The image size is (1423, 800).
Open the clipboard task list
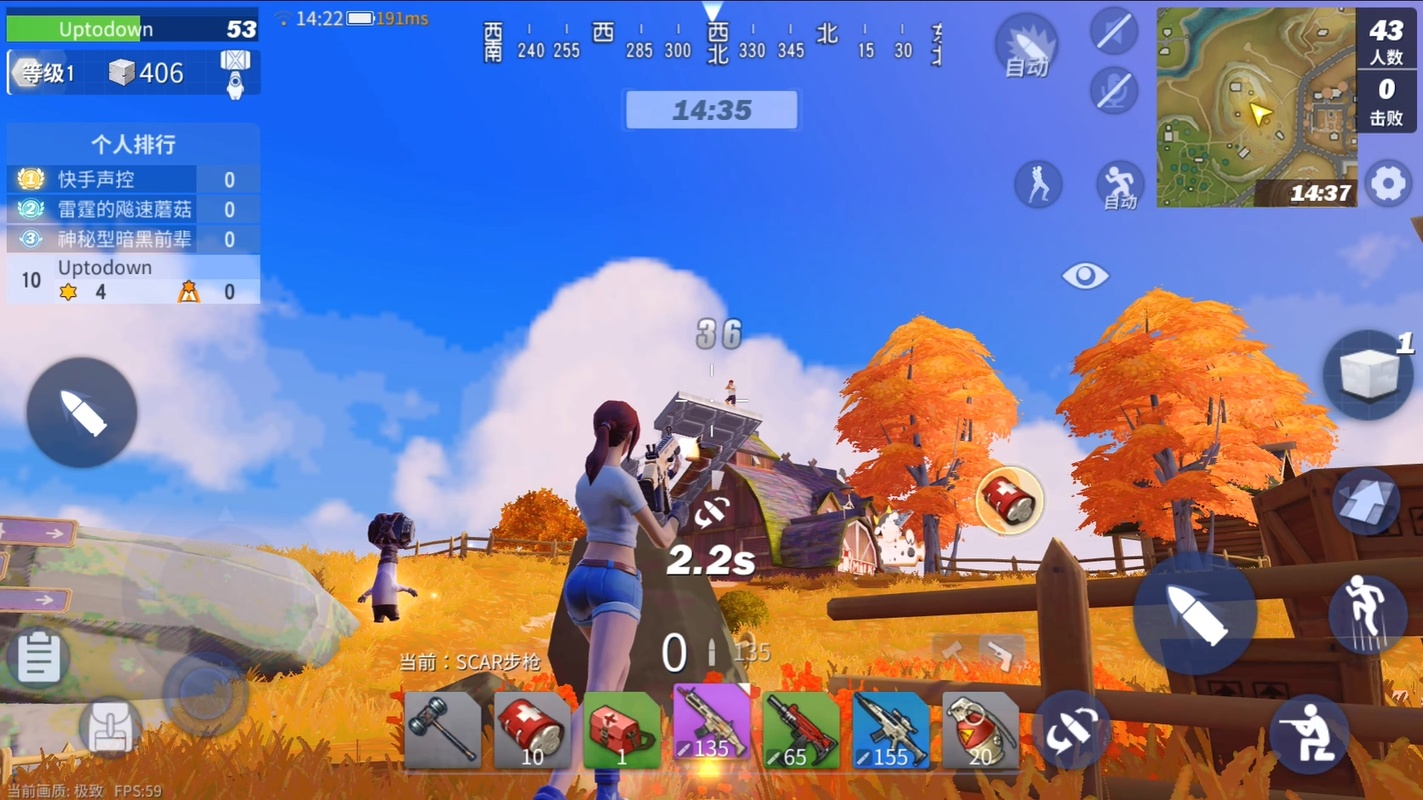pos(39,658)
